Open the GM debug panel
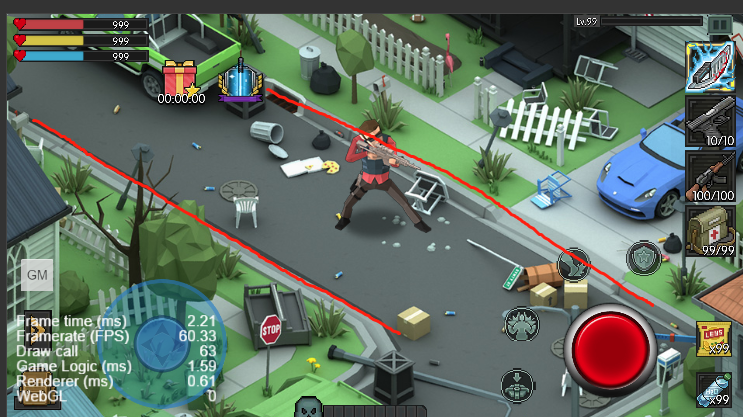 pyautogui.click(x=38, y=275)
